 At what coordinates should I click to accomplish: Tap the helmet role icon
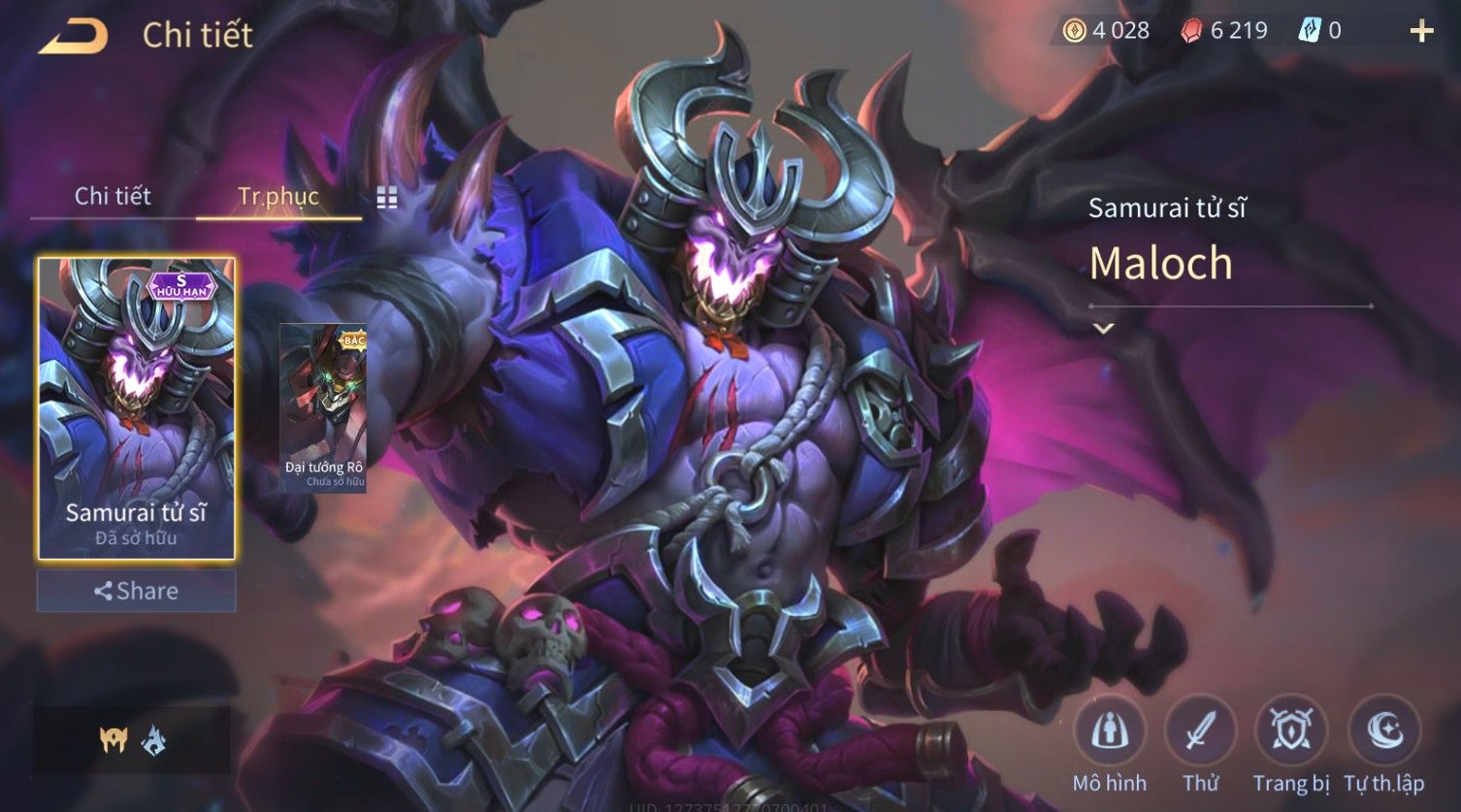pyautogui.click(x=114, y=740)
